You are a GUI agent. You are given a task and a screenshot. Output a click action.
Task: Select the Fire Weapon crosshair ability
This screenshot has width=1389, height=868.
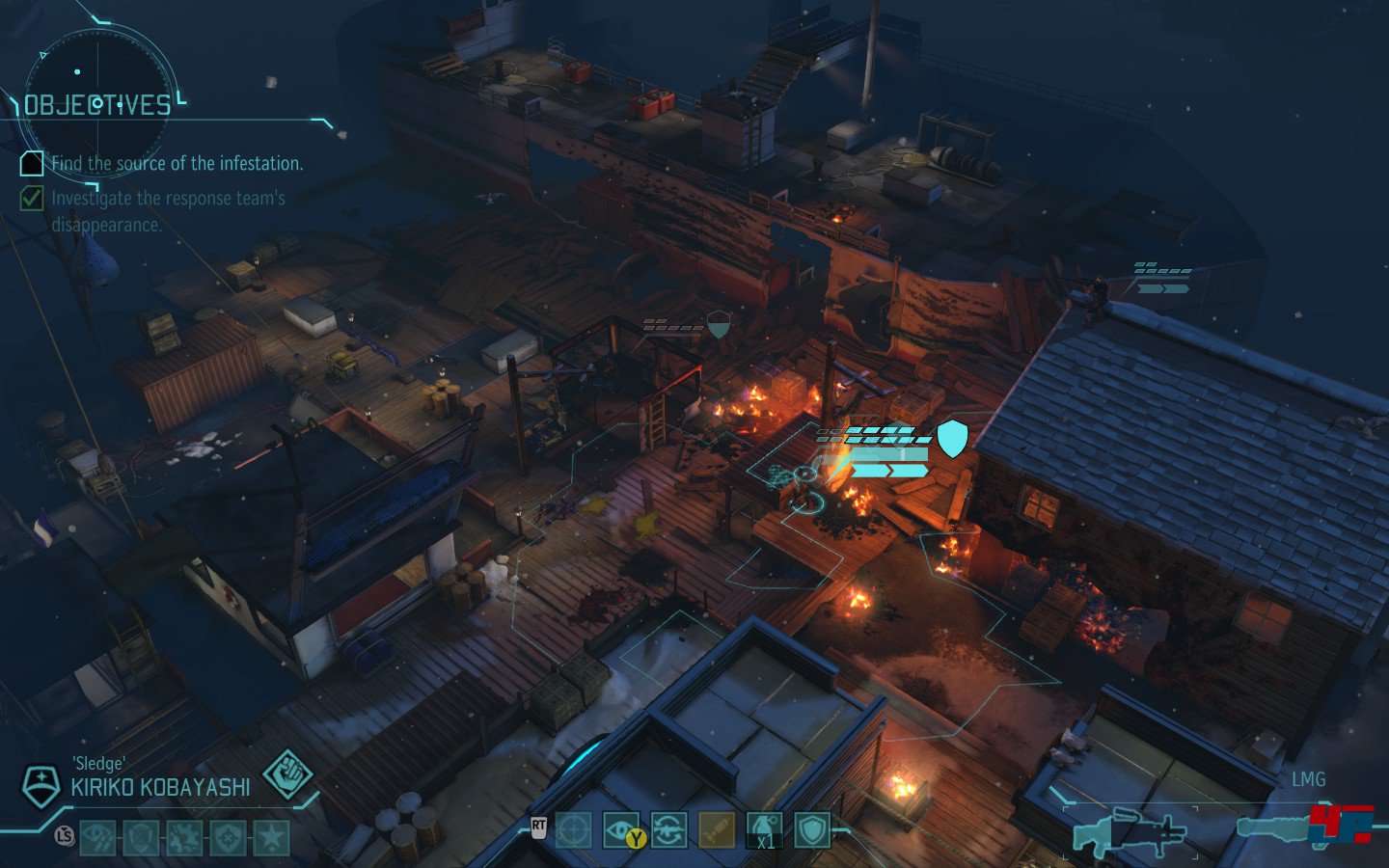573,829
